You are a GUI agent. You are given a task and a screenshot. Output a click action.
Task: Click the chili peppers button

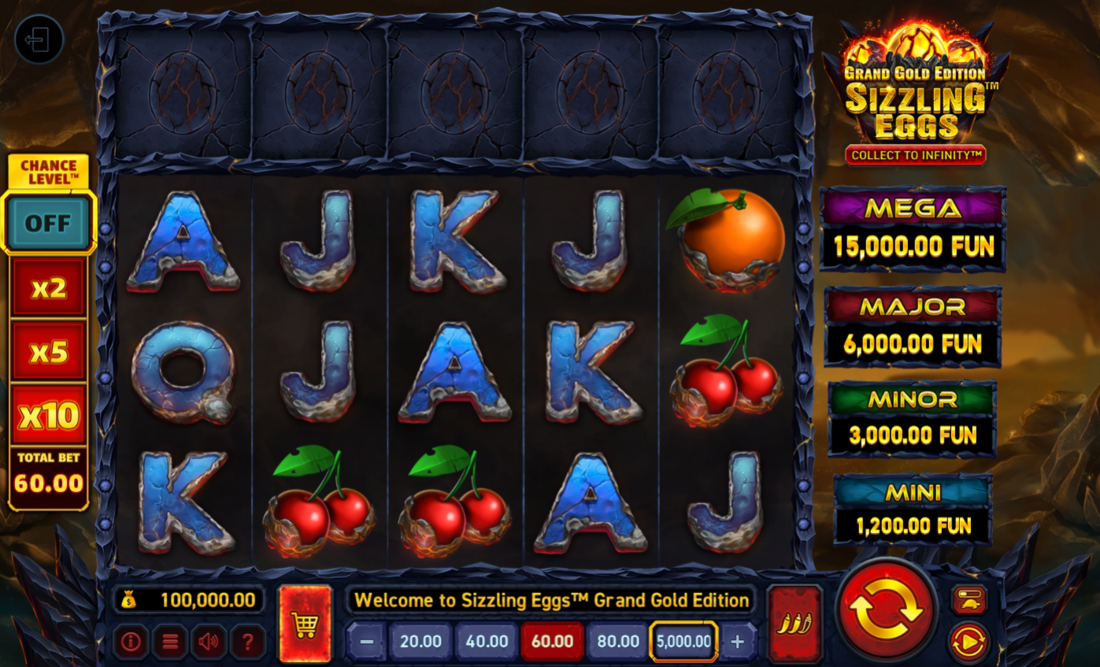click(794, 624)
